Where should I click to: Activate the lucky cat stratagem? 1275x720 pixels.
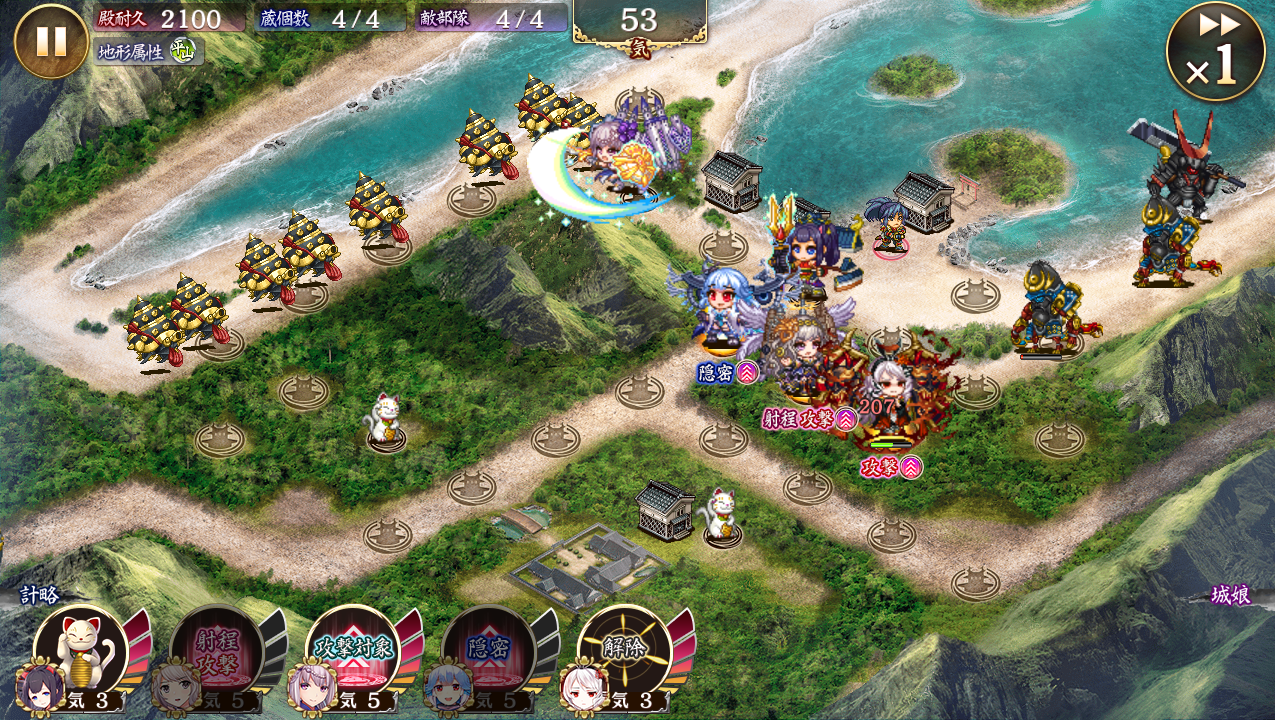pos(81,650)
